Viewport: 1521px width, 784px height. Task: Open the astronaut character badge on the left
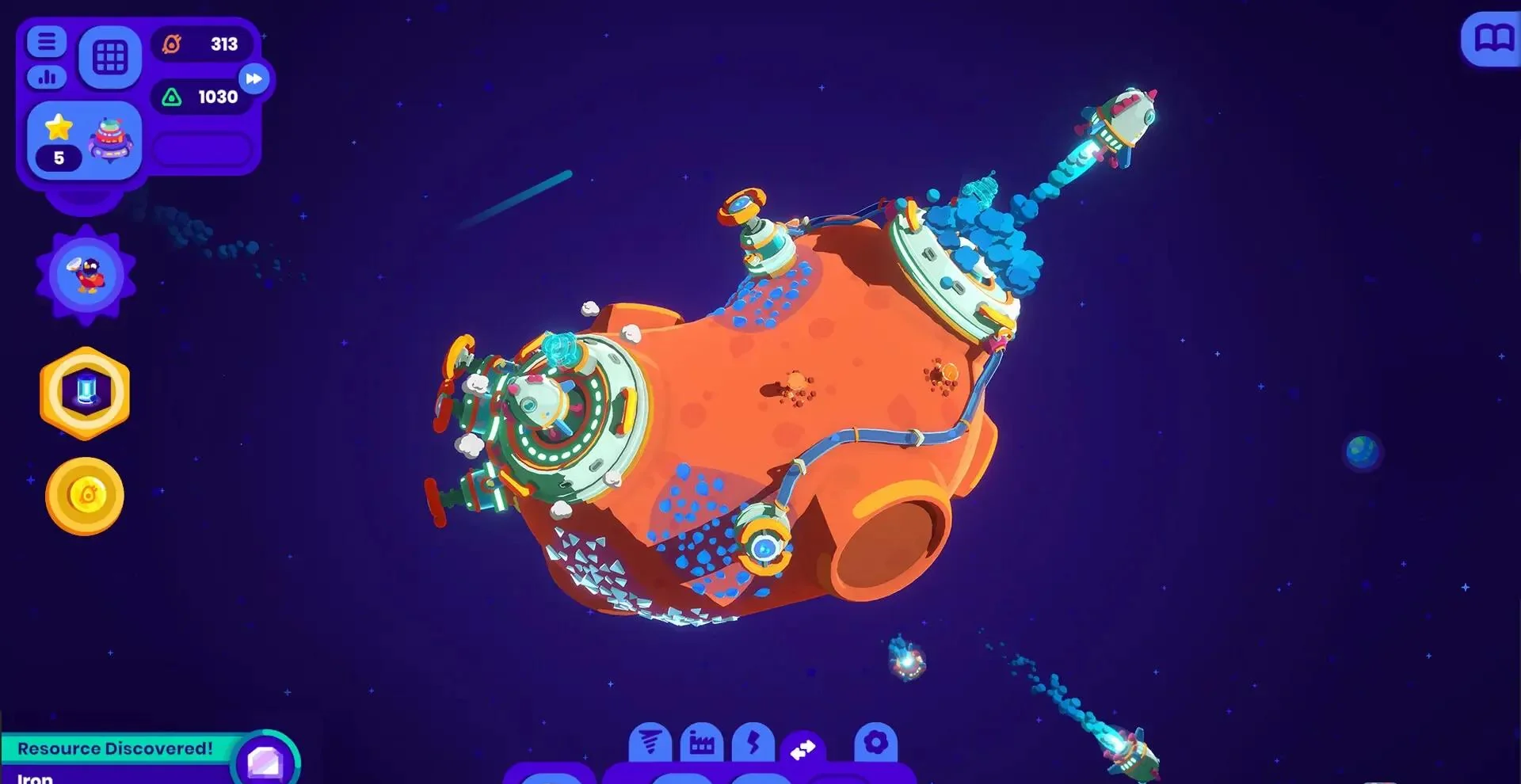(84, 273)
